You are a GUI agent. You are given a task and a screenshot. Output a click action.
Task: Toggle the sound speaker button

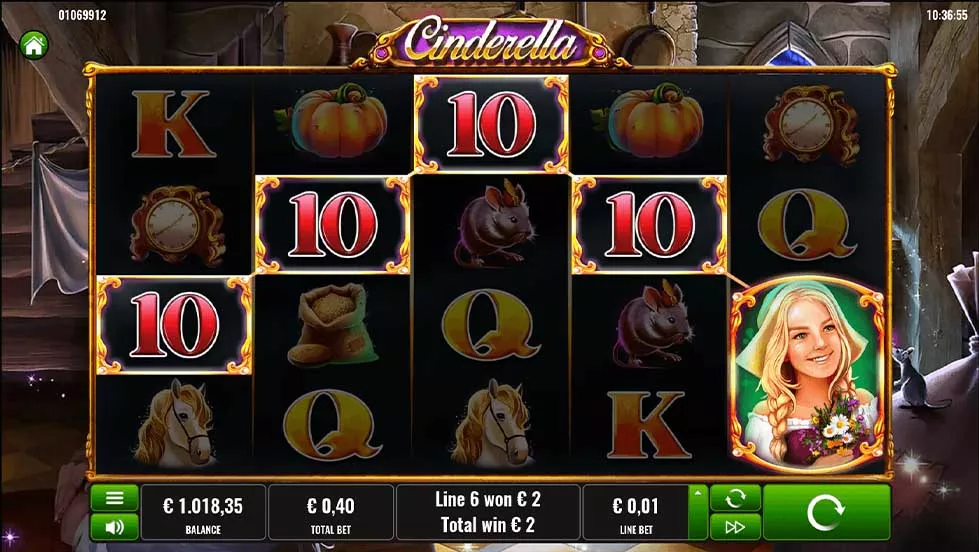[x=114, y=526]
